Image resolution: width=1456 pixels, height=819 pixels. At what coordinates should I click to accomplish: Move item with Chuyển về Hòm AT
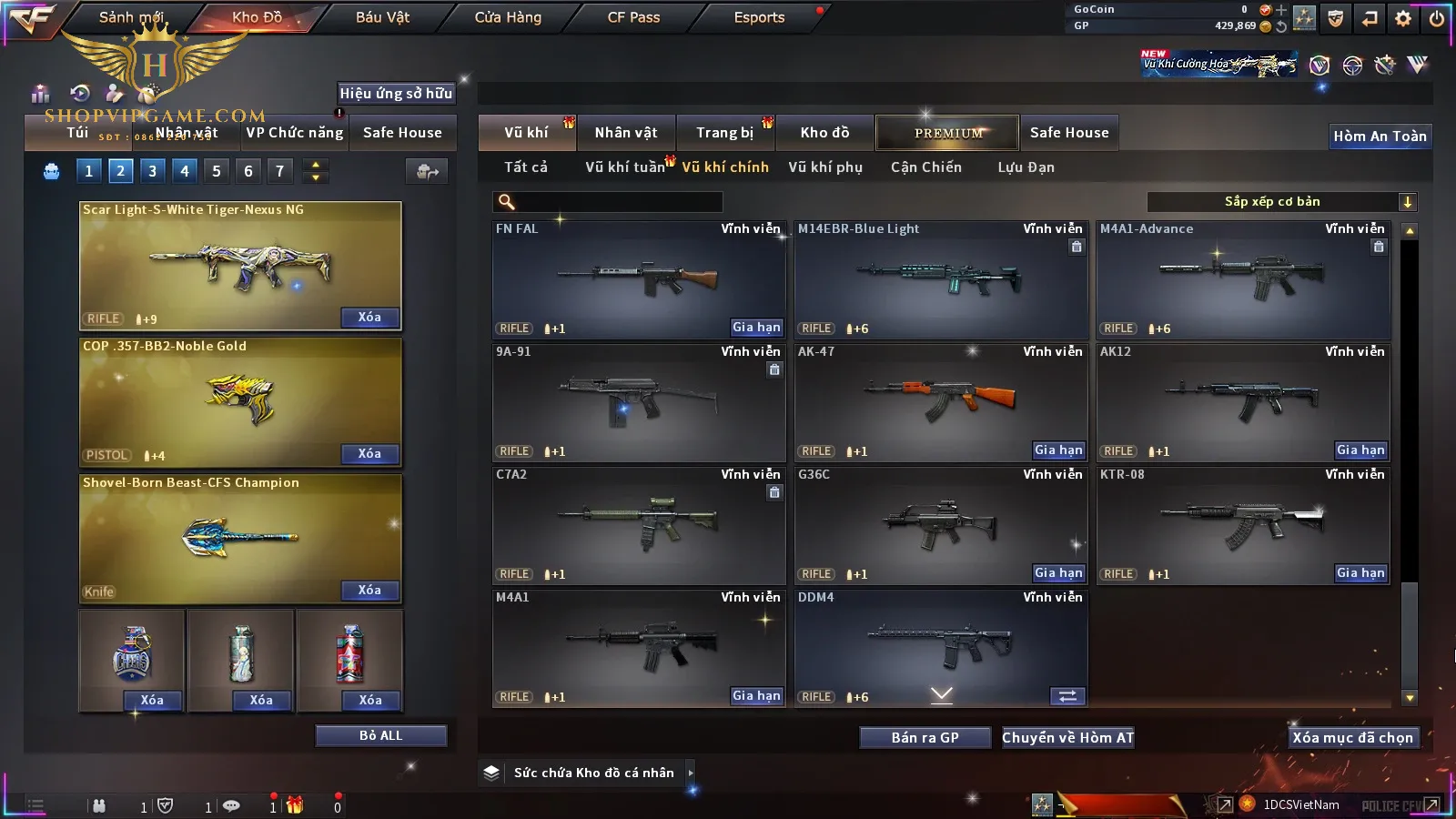pos(1067,738)
